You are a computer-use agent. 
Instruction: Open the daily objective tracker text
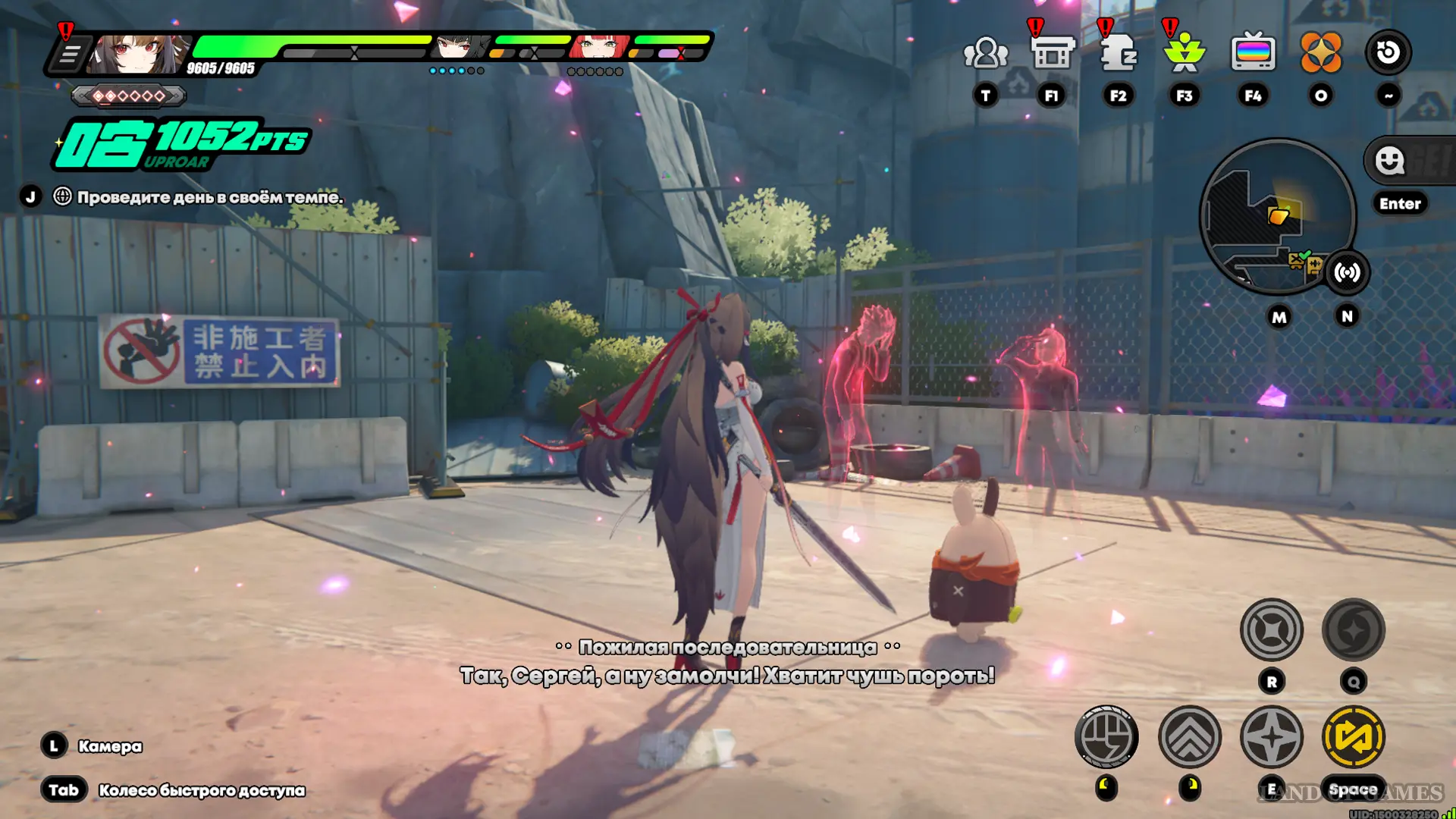(210, 197)
